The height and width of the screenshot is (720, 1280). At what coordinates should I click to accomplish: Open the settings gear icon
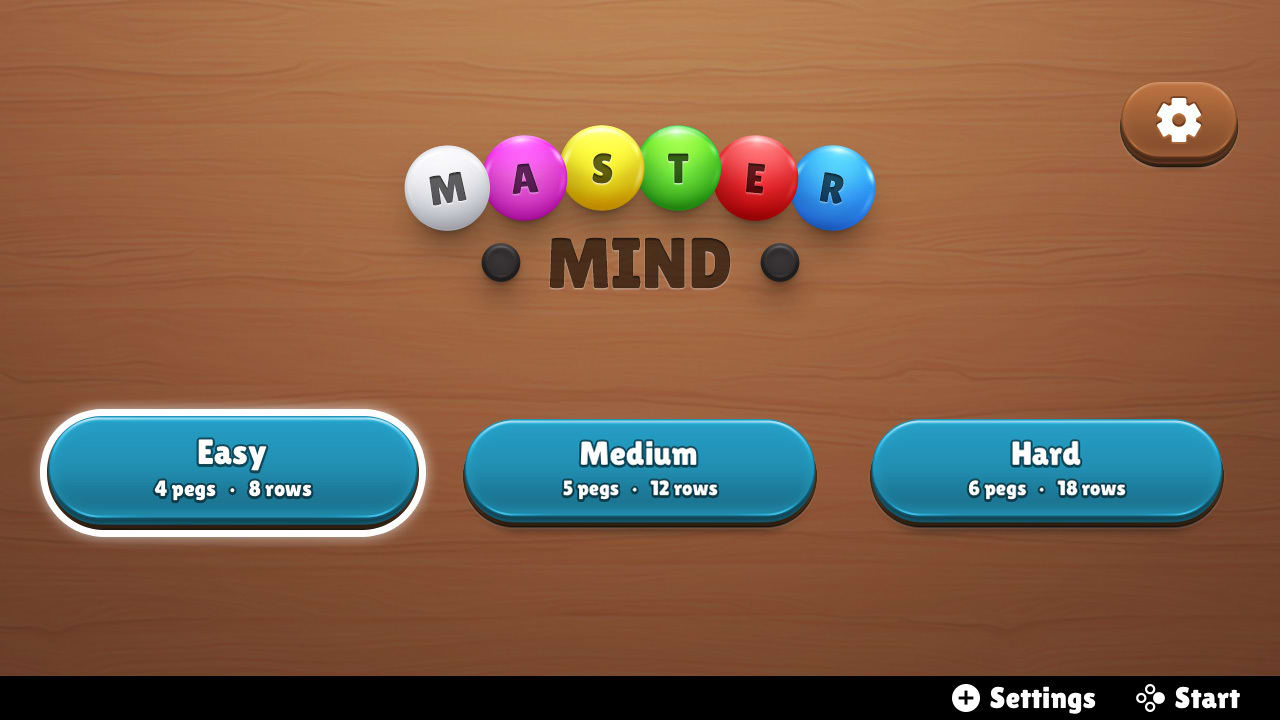pos(1178,121)
